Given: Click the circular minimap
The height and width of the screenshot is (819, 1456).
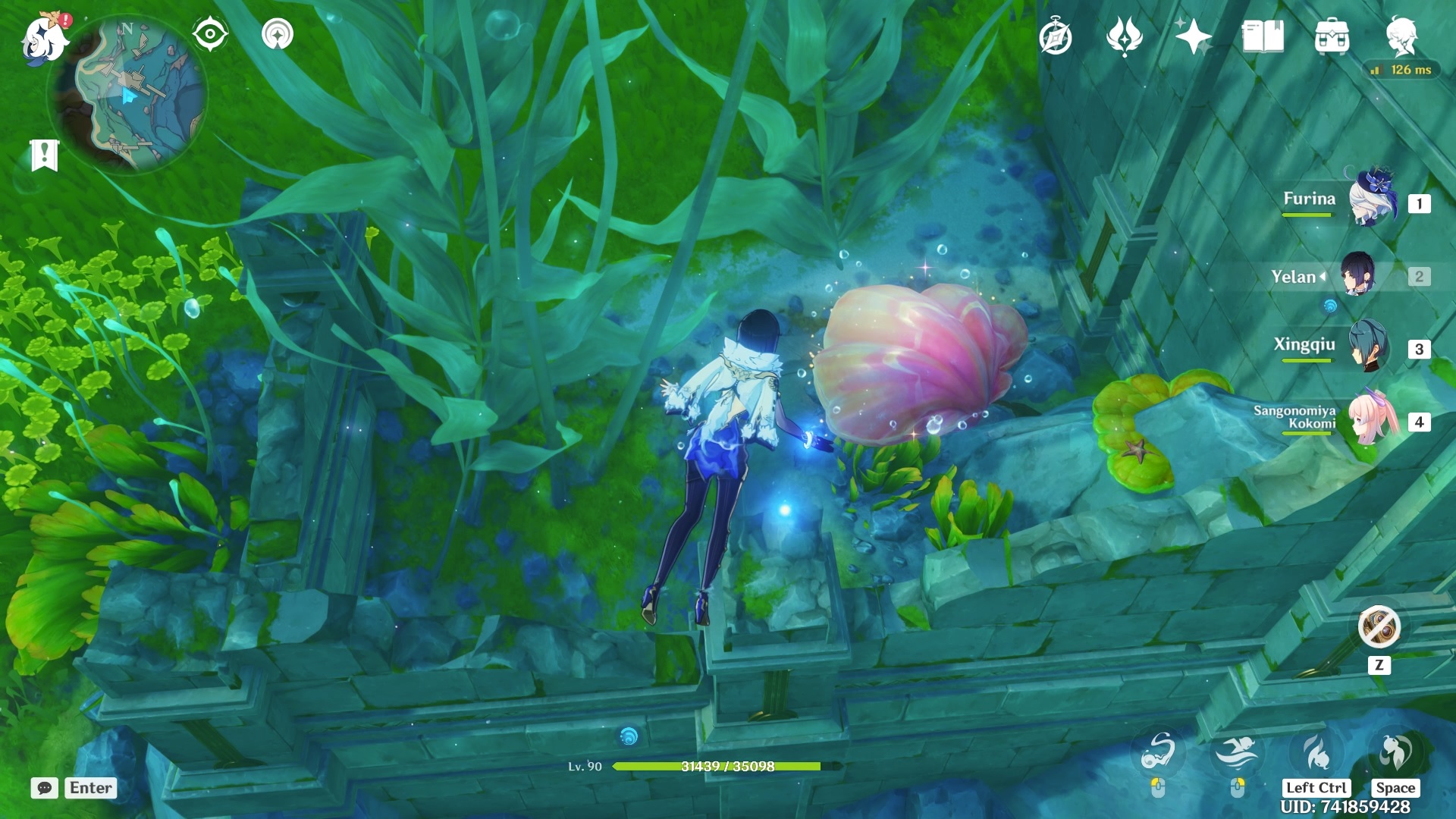Looking at the screenshot, I should click(x=127, y=94).
